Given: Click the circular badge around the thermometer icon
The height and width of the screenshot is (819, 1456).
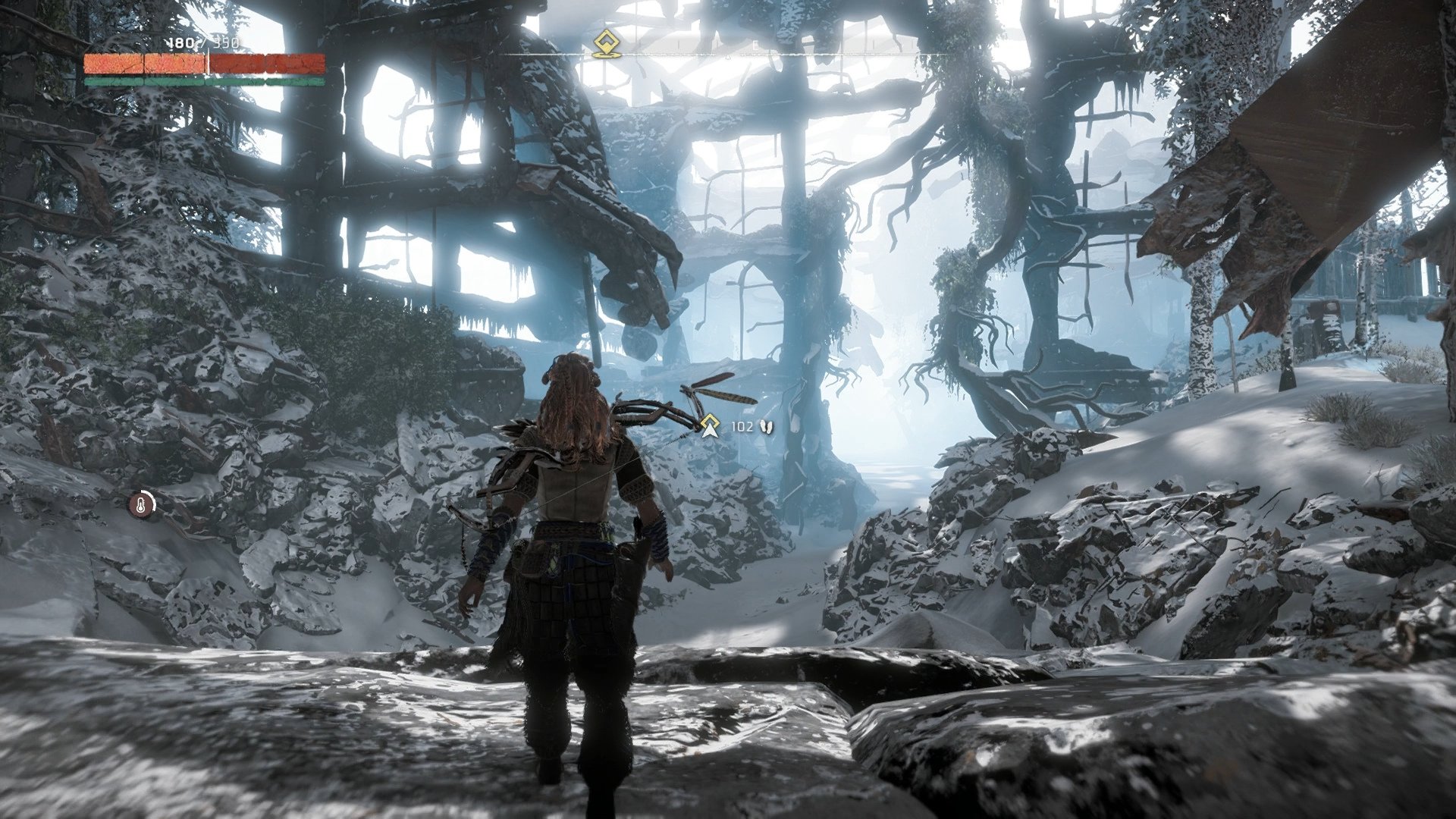Looking at the screenshot, I should (143, 503).
